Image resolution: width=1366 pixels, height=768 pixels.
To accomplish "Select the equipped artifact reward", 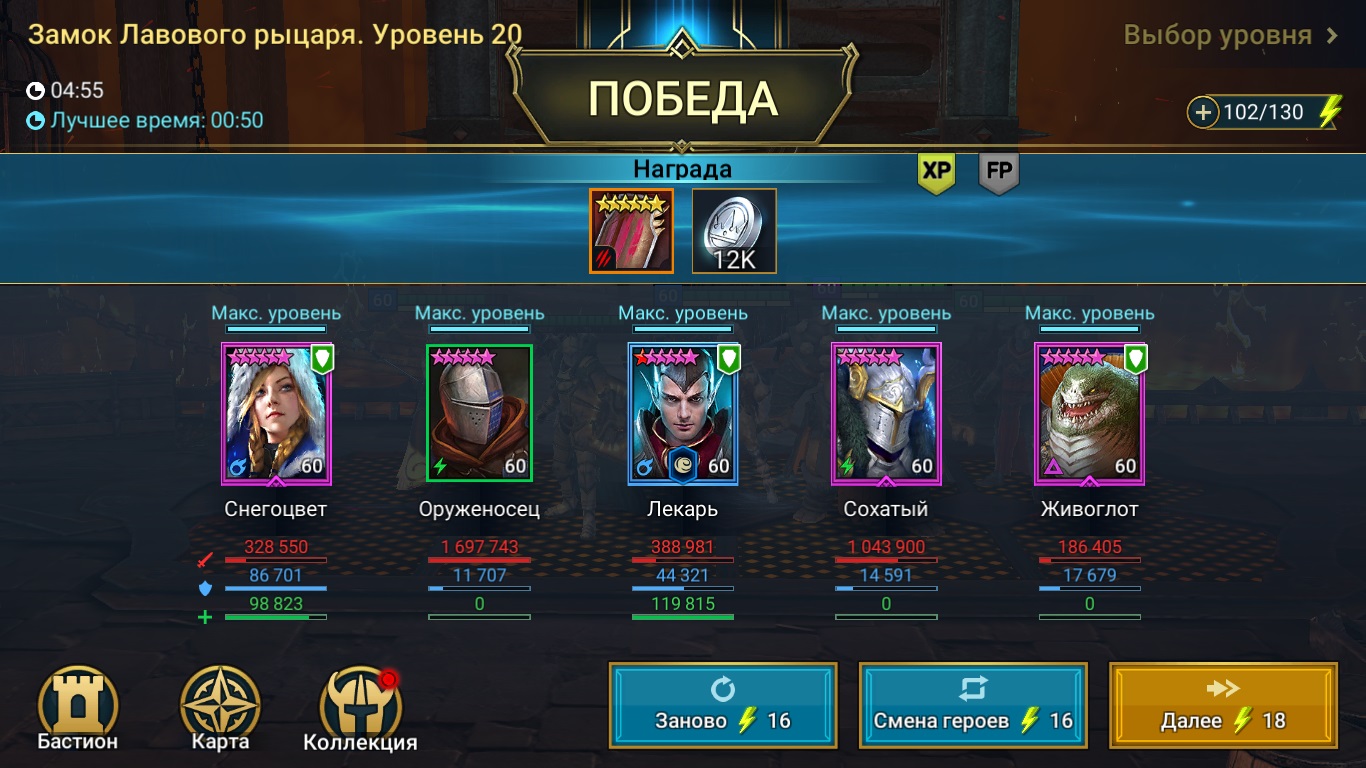I will 631,230.
